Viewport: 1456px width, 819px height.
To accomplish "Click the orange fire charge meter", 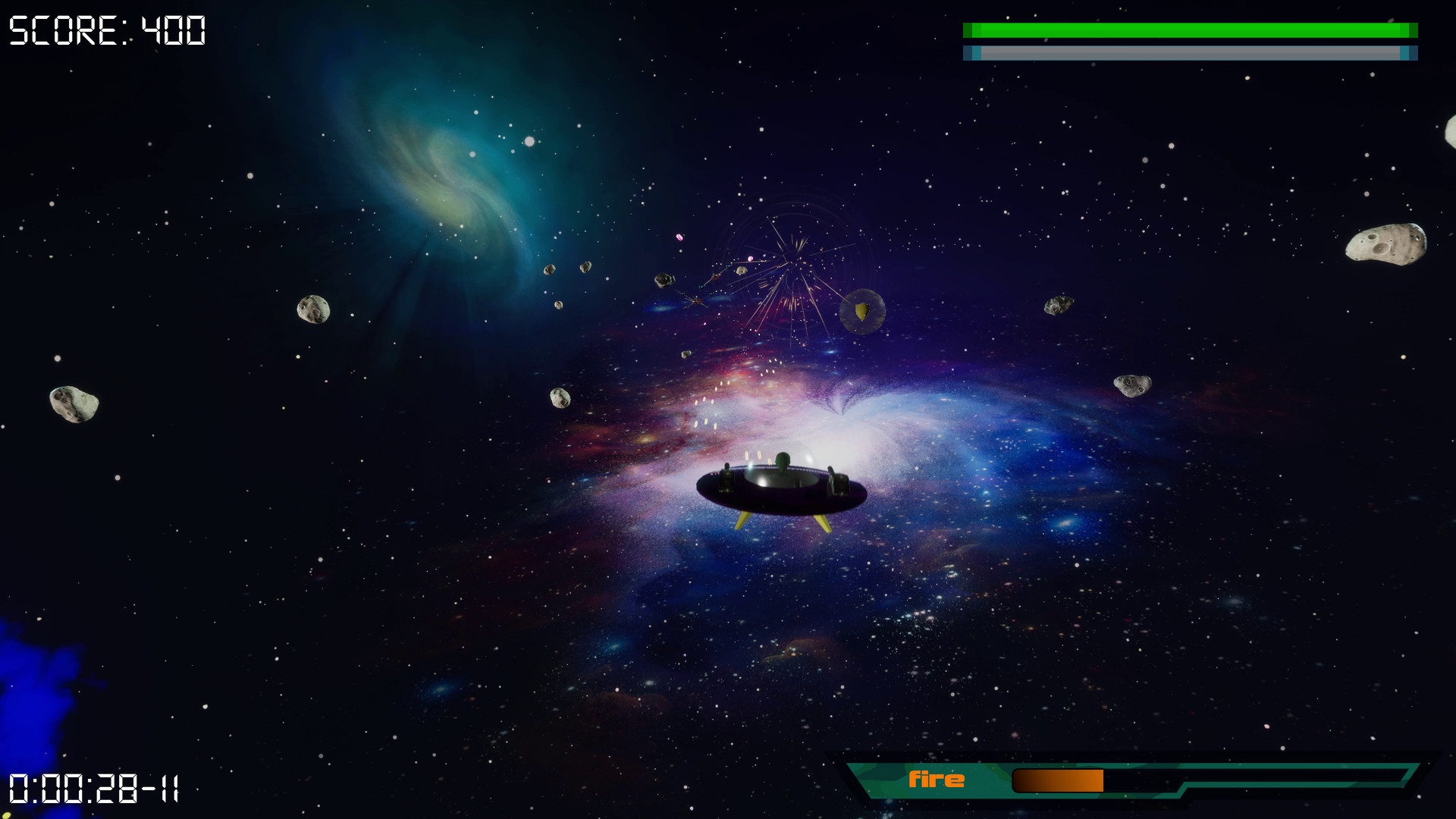I will click(x=1058, y=778).
